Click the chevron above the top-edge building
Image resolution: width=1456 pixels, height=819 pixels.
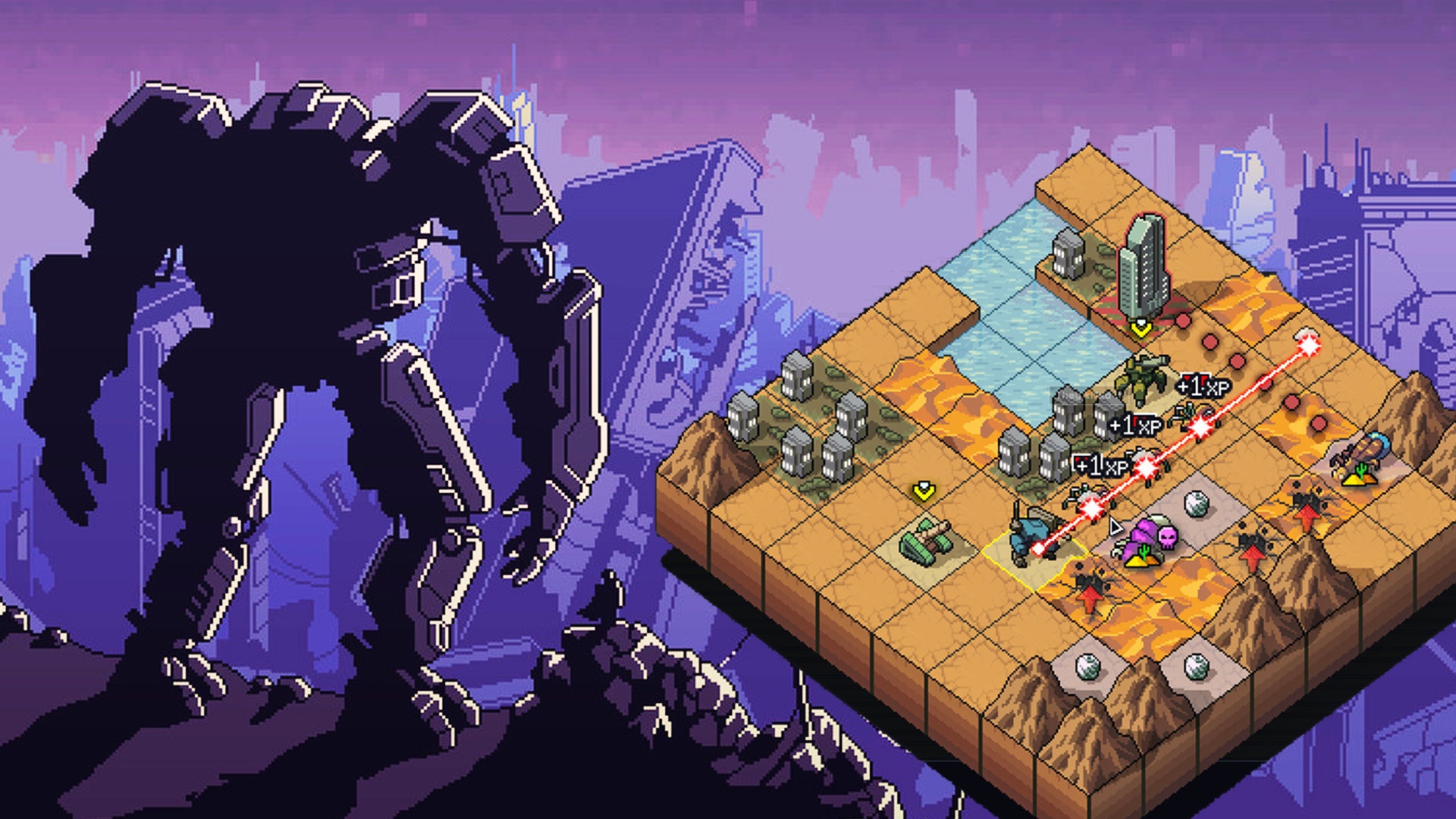tap(1139, 325)
